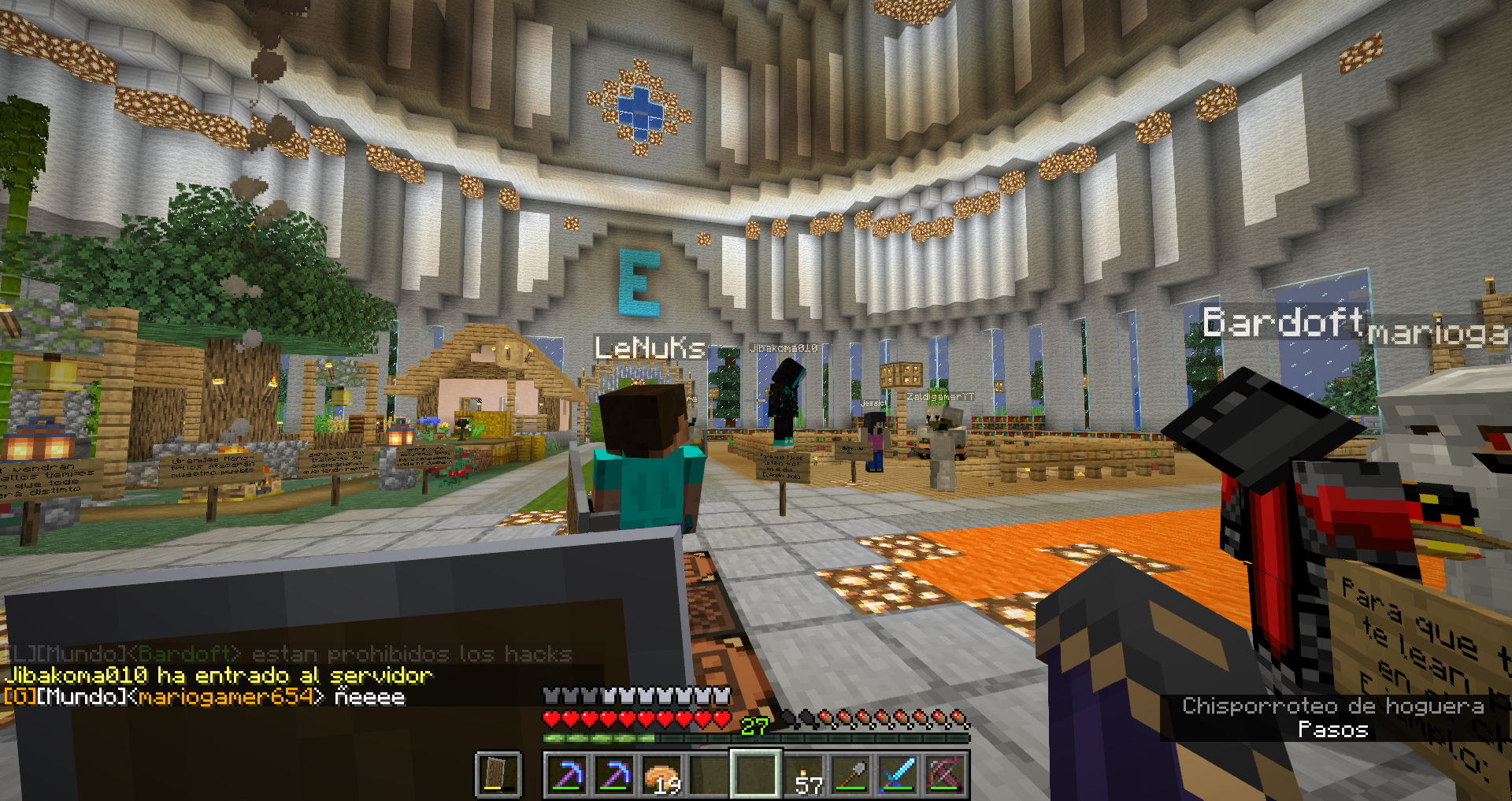Viewport: 1512px width, 801px height.
Task: Select the shovel hotbar slot
Action: pos(853,775)
